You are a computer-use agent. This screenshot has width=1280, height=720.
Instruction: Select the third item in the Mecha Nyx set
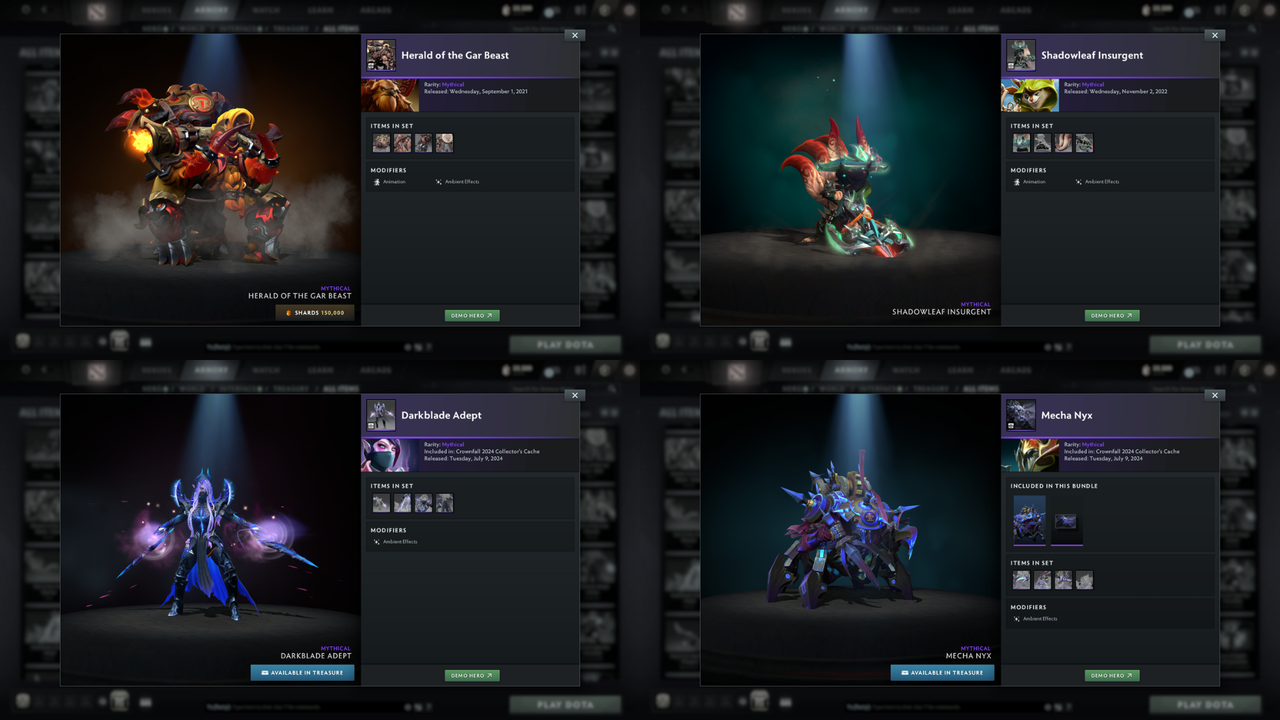1063,579
